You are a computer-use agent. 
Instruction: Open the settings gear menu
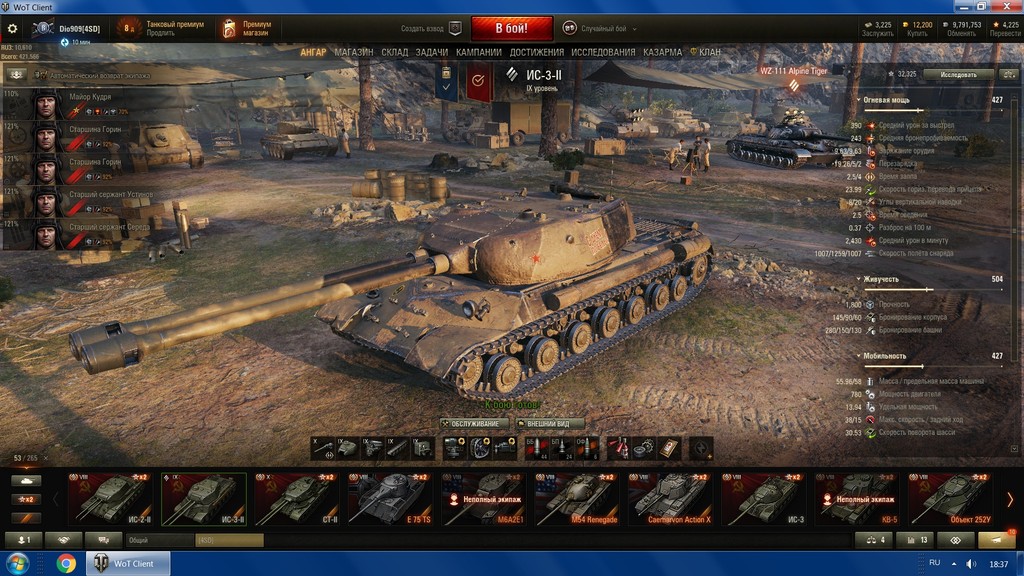[x=13, y=28]
